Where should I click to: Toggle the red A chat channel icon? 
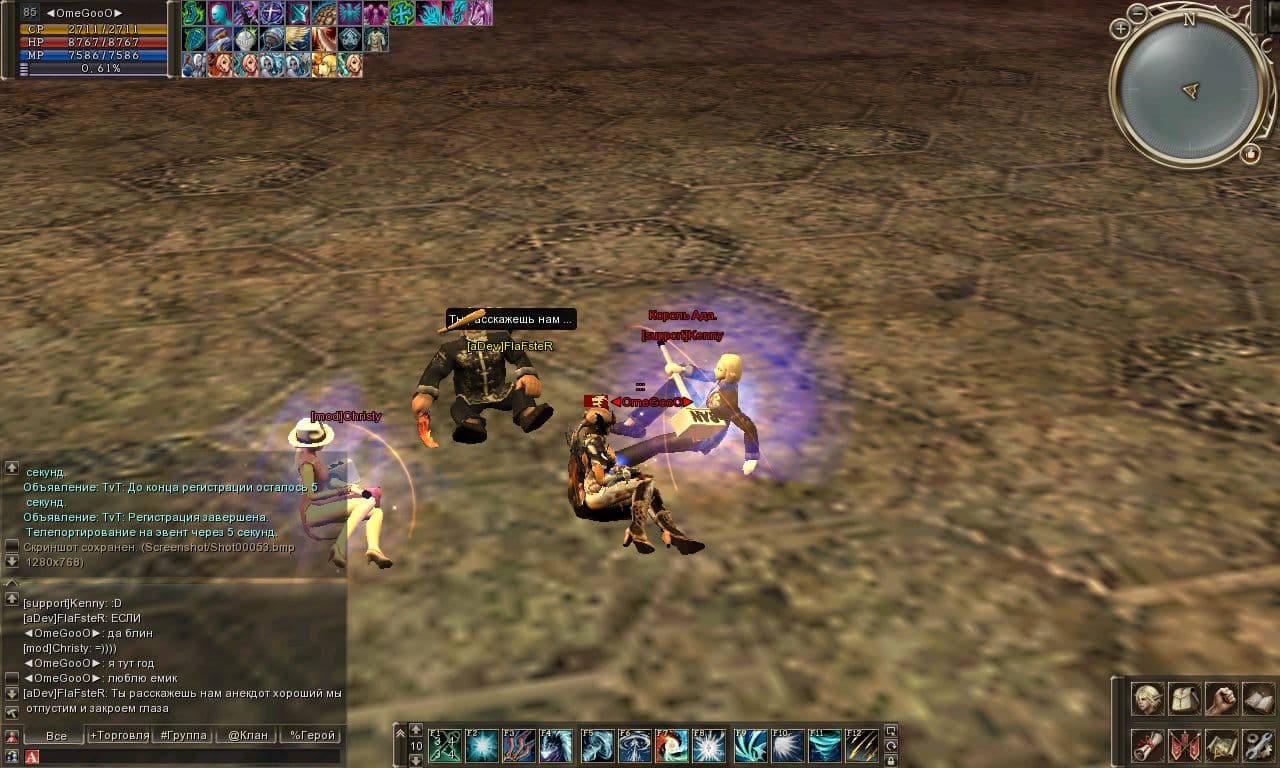pyautogui.click(x=32, y=756)
